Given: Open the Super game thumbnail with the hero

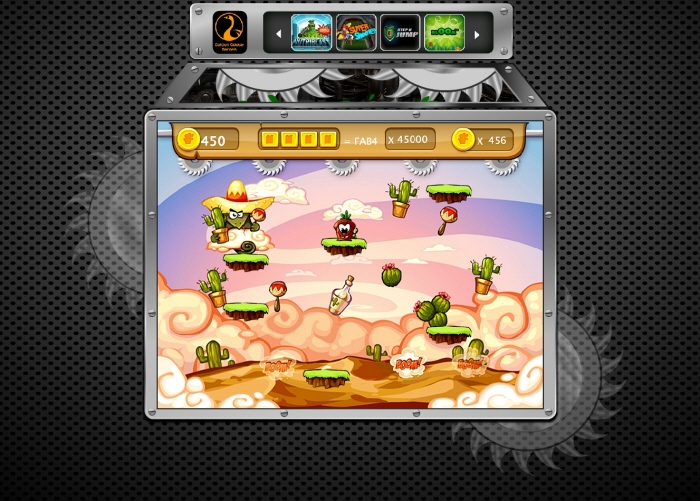Looking at the screenshot, I should tap(356, 32).
